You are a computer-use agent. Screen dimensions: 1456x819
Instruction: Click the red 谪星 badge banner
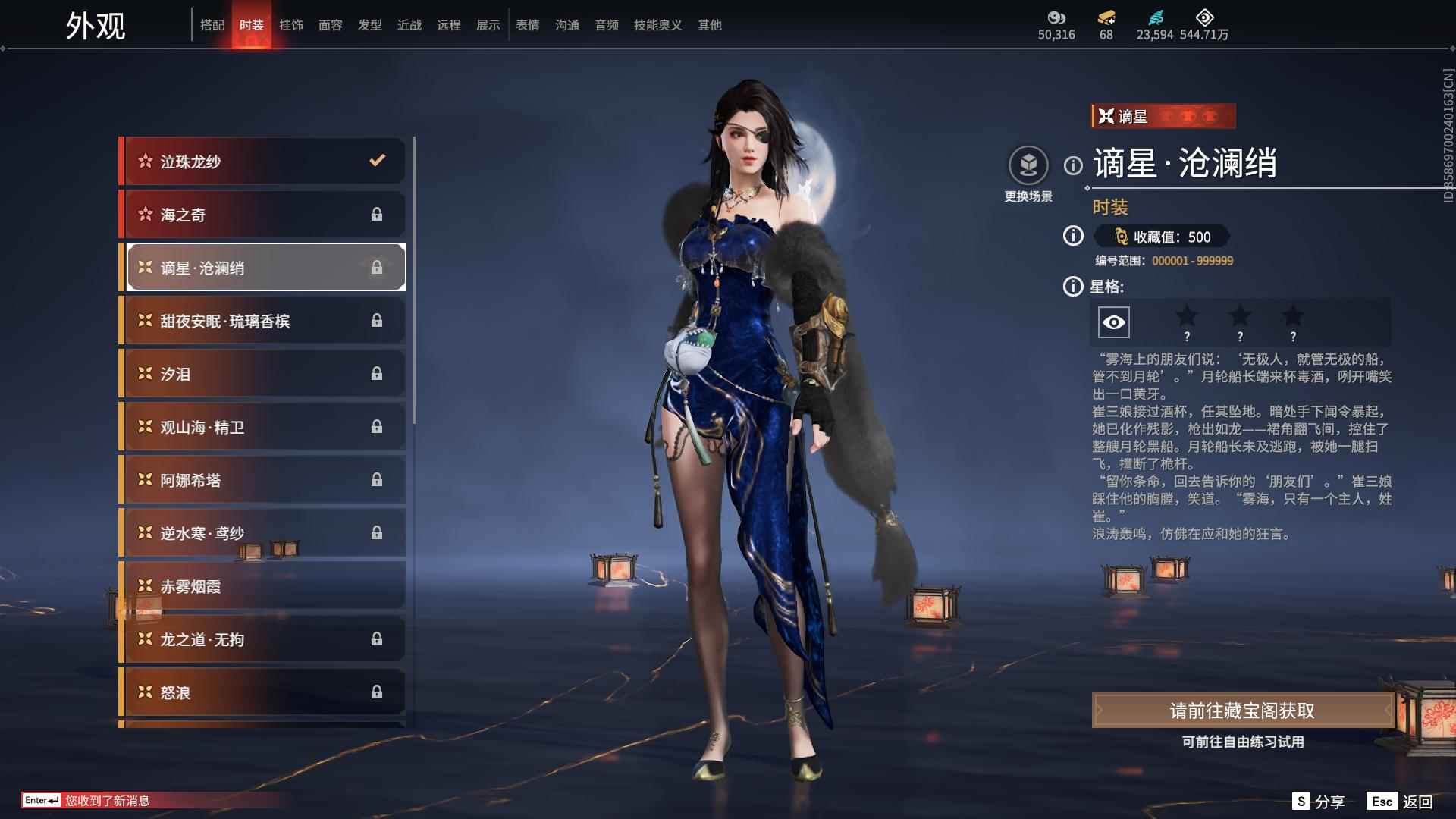(x=1162, y=118)
